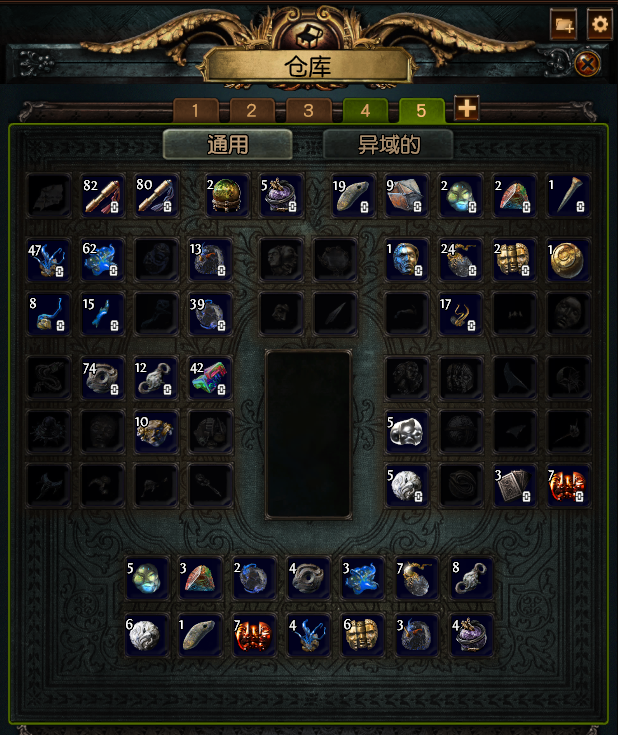Click the blue crystal stack of 62
618x735 pixels.
tap(103, 260)
